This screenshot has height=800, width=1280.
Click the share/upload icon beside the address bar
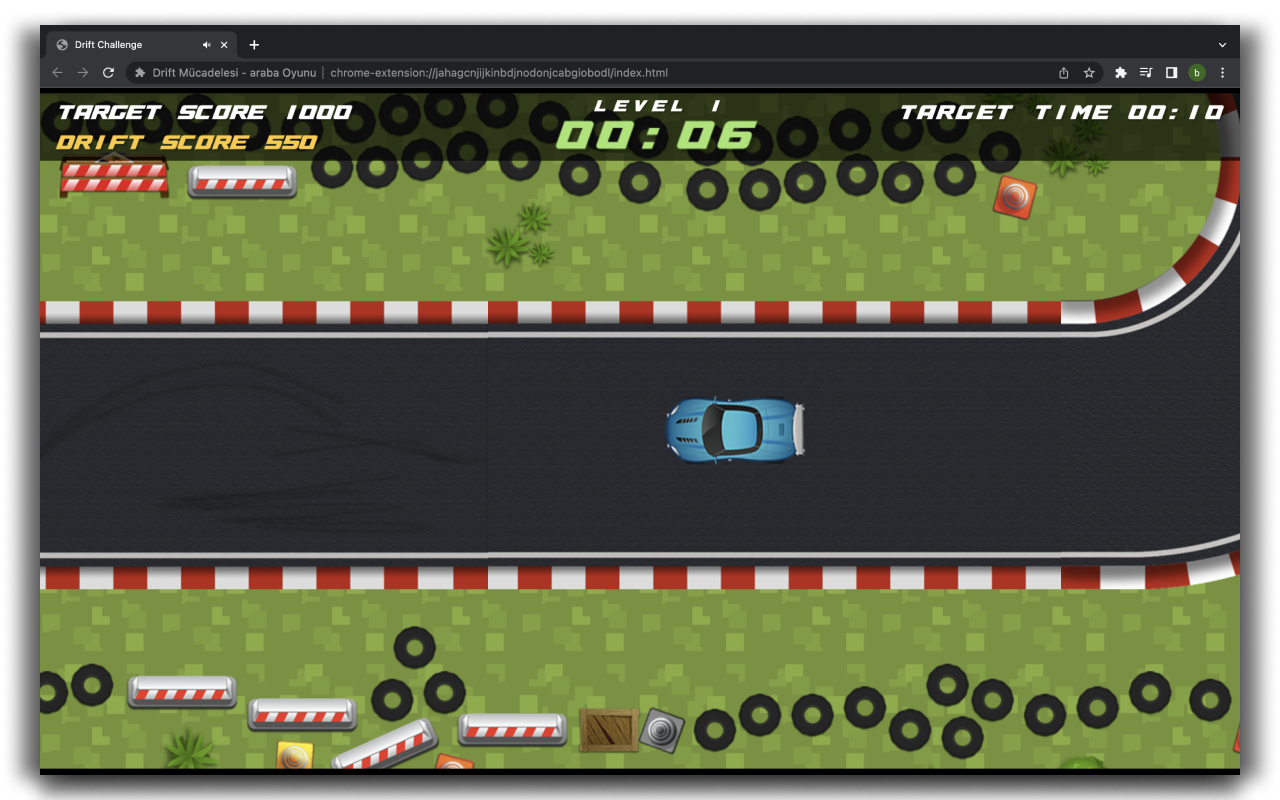pos(1063,72)
